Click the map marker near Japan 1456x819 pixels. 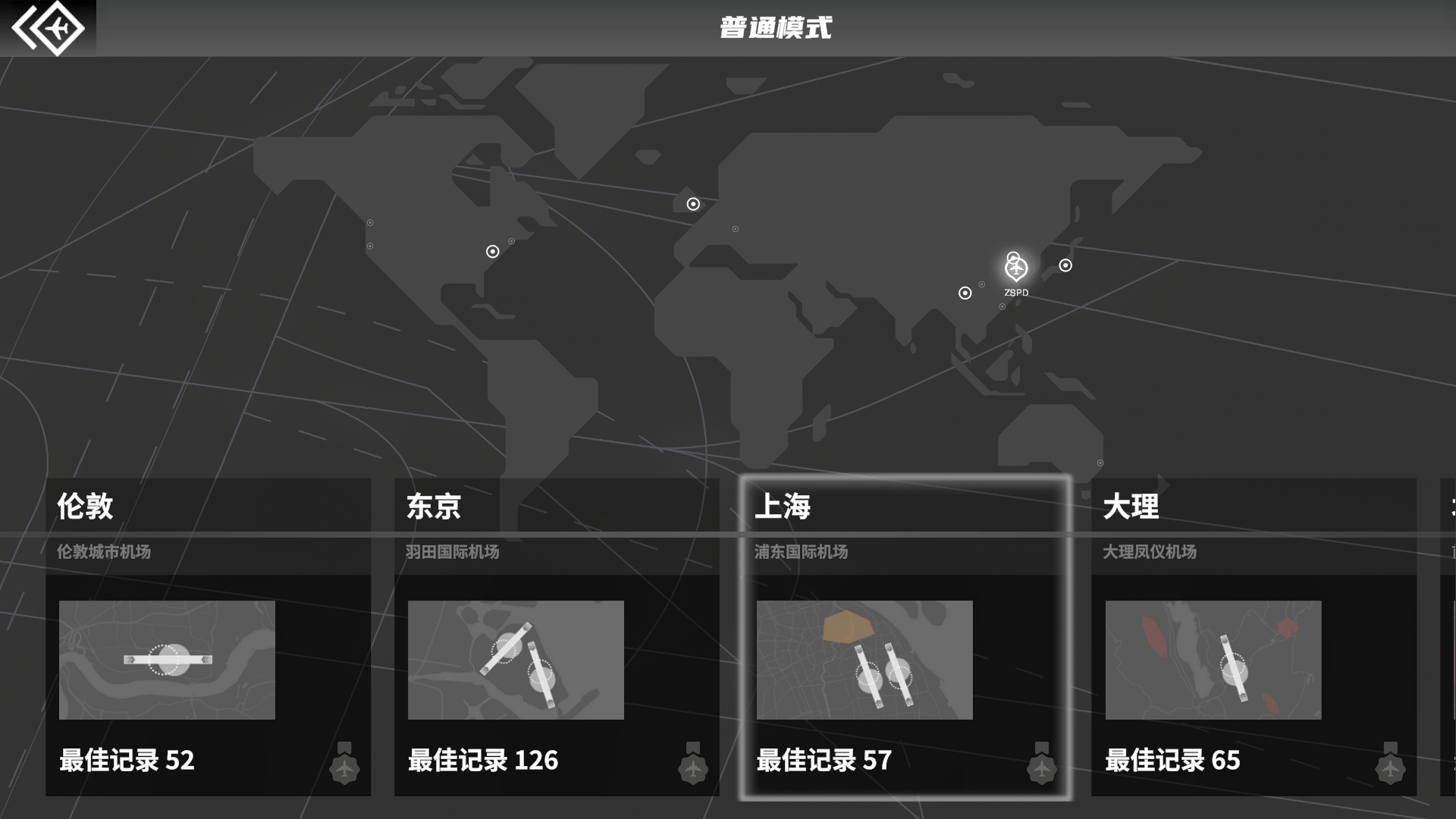(x=1065, y=265)
